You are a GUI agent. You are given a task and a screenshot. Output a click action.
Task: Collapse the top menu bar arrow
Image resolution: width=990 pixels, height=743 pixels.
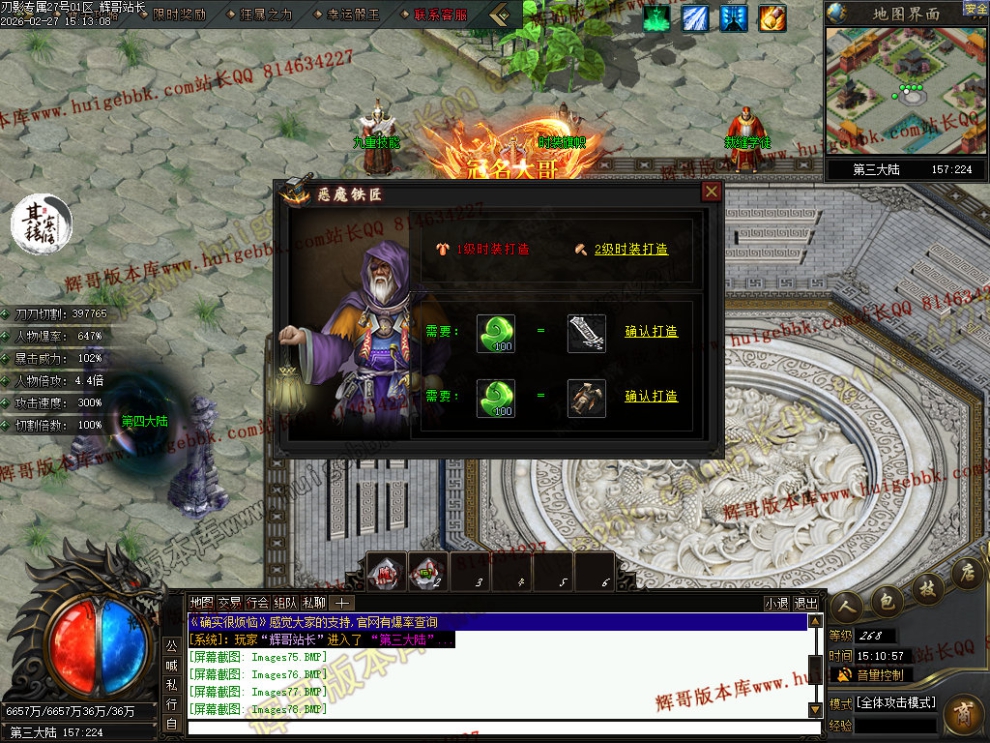500,15
